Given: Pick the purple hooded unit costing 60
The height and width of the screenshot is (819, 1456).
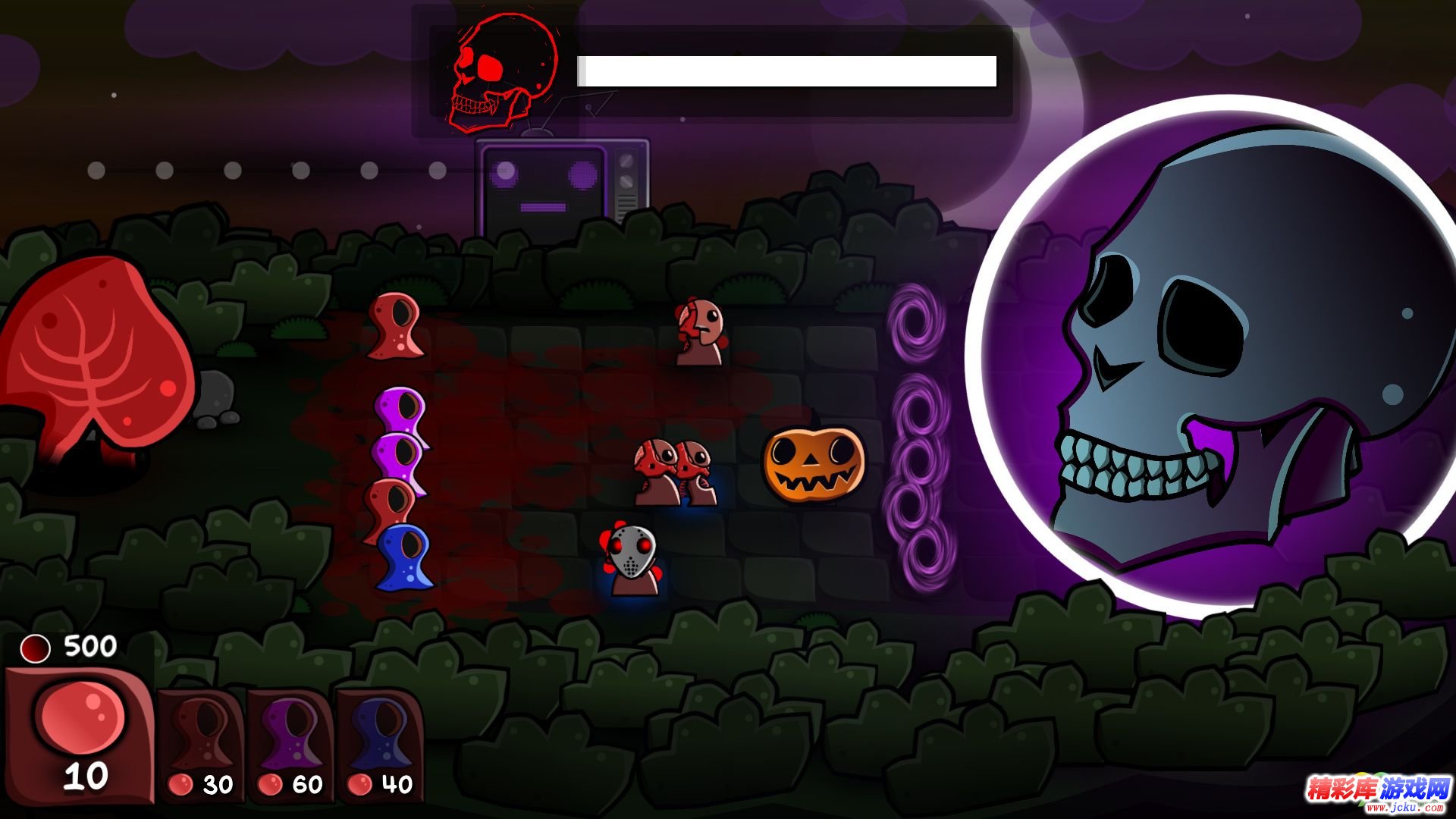Looking at the screenshot, I should click(290, 743).
